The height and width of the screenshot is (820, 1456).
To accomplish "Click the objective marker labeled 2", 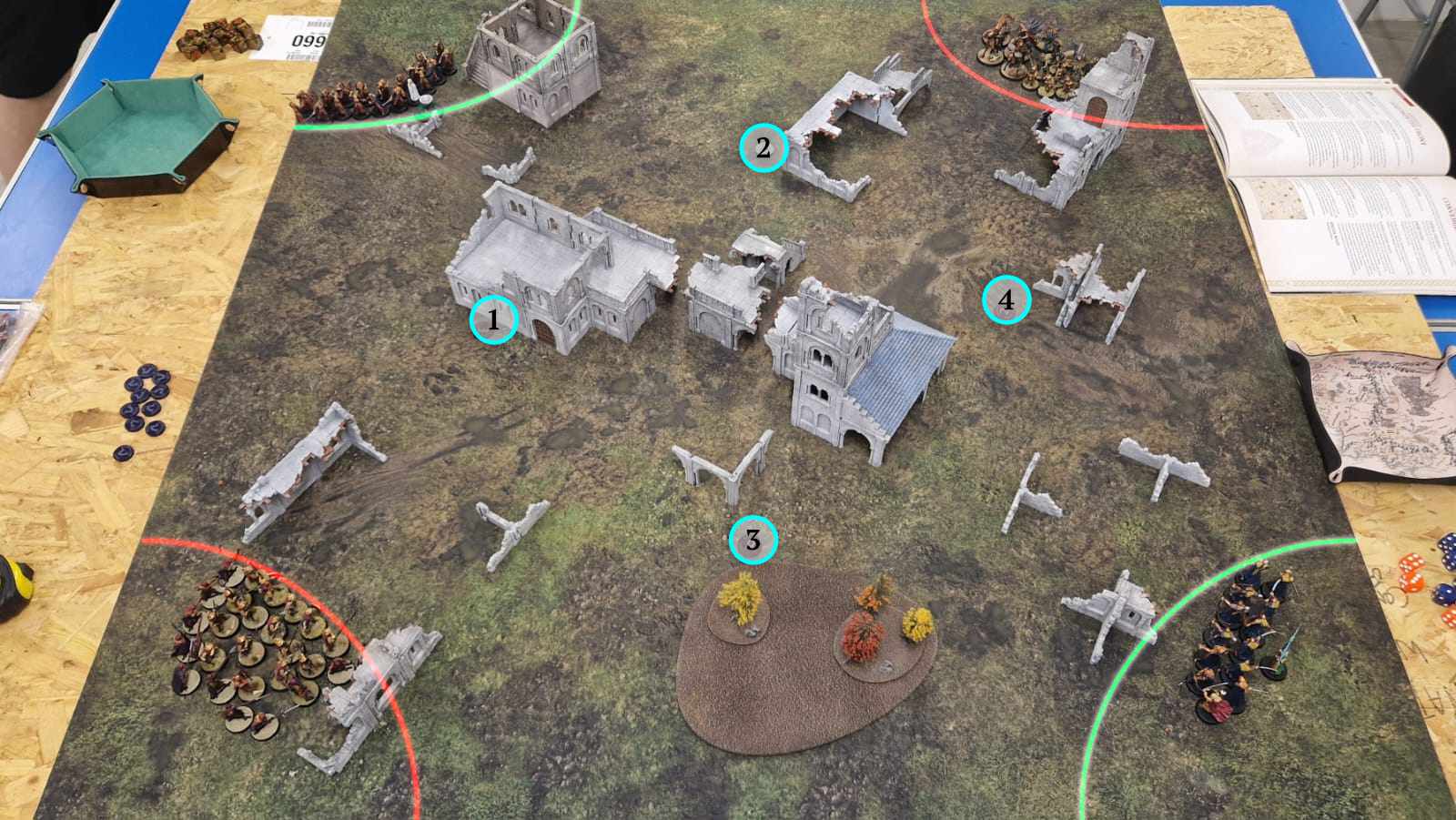I will point(763,147).
